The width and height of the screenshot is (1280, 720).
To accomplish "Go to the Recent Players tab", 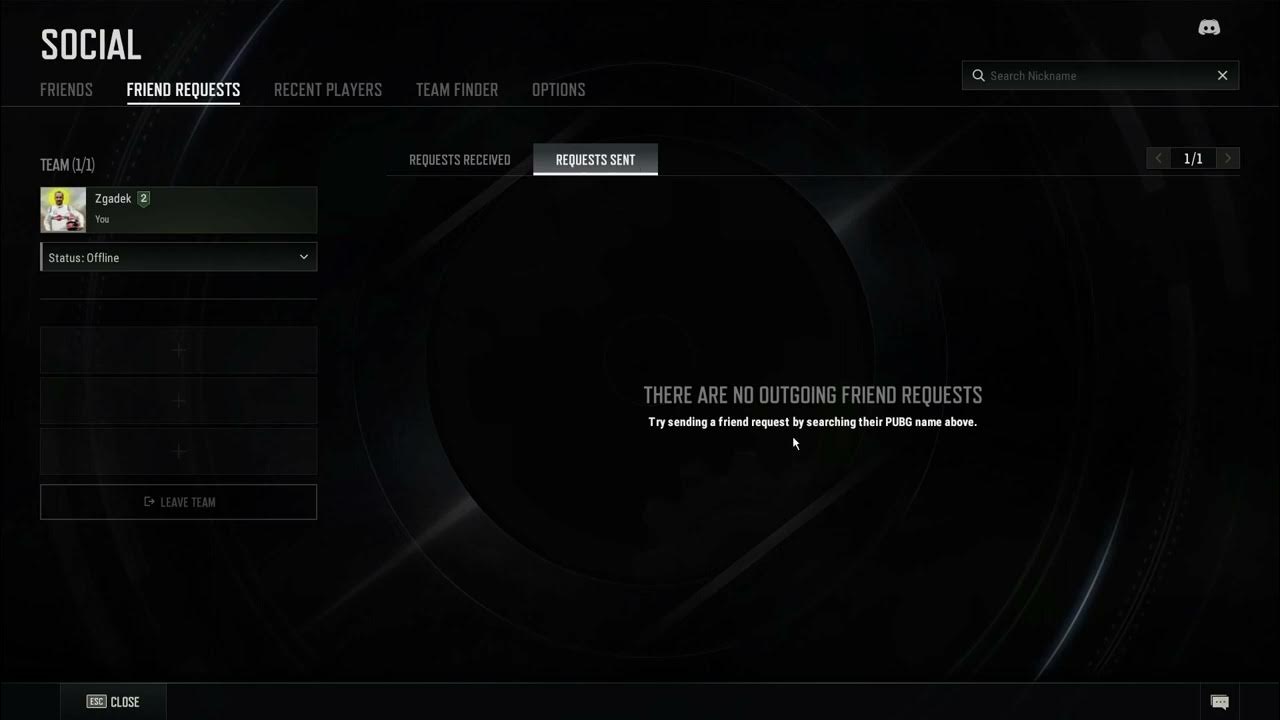I will (x=328, y=89).
